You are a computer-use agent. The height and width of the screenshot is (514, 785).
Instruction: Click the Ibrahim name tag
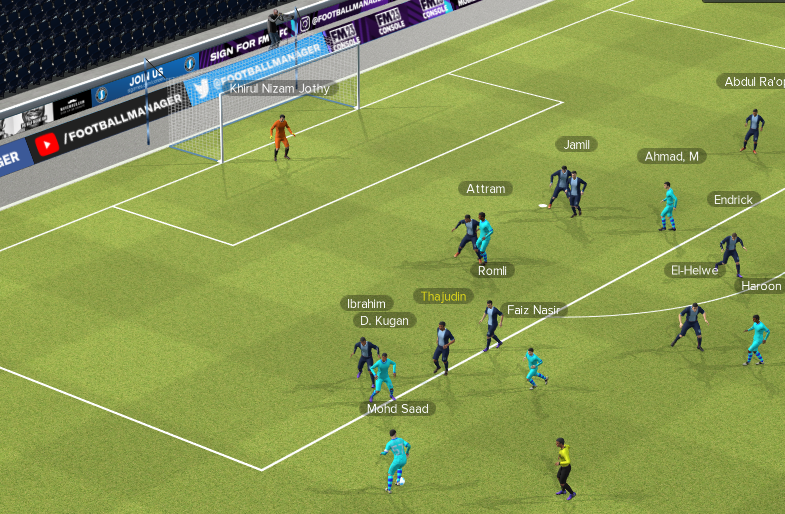pyautogui.click(x=366, y=303)
